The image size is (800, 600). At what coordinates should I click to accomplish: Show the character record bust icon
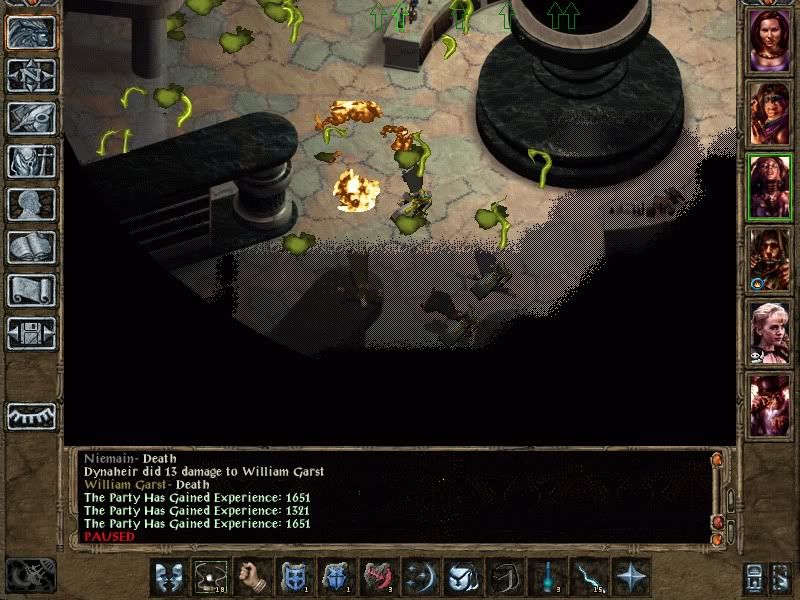pos(31,205)
